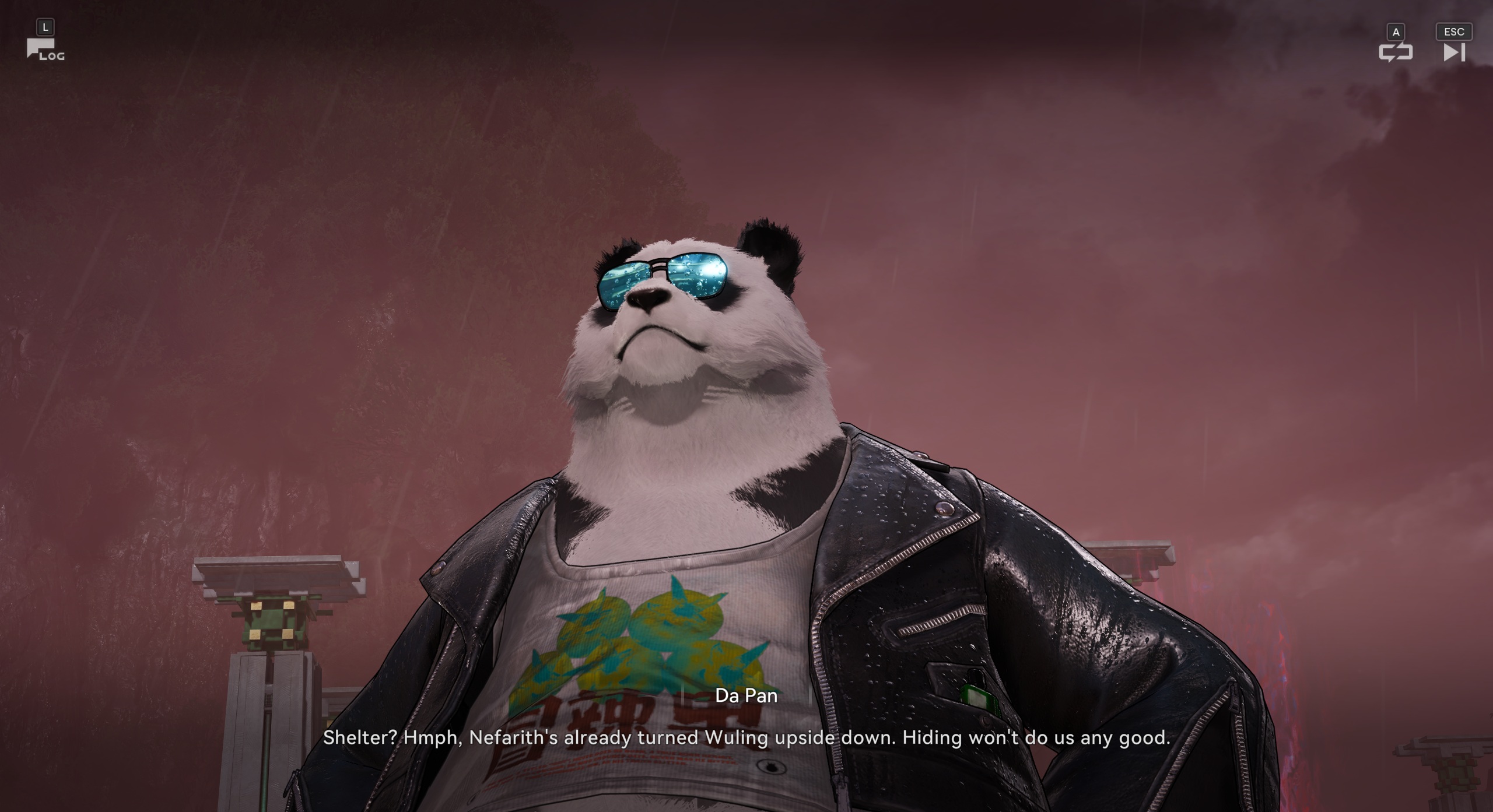Toggle auto-play dialogue mode
Viewport: 1493px width, 812px height.
click(1395, 52)
